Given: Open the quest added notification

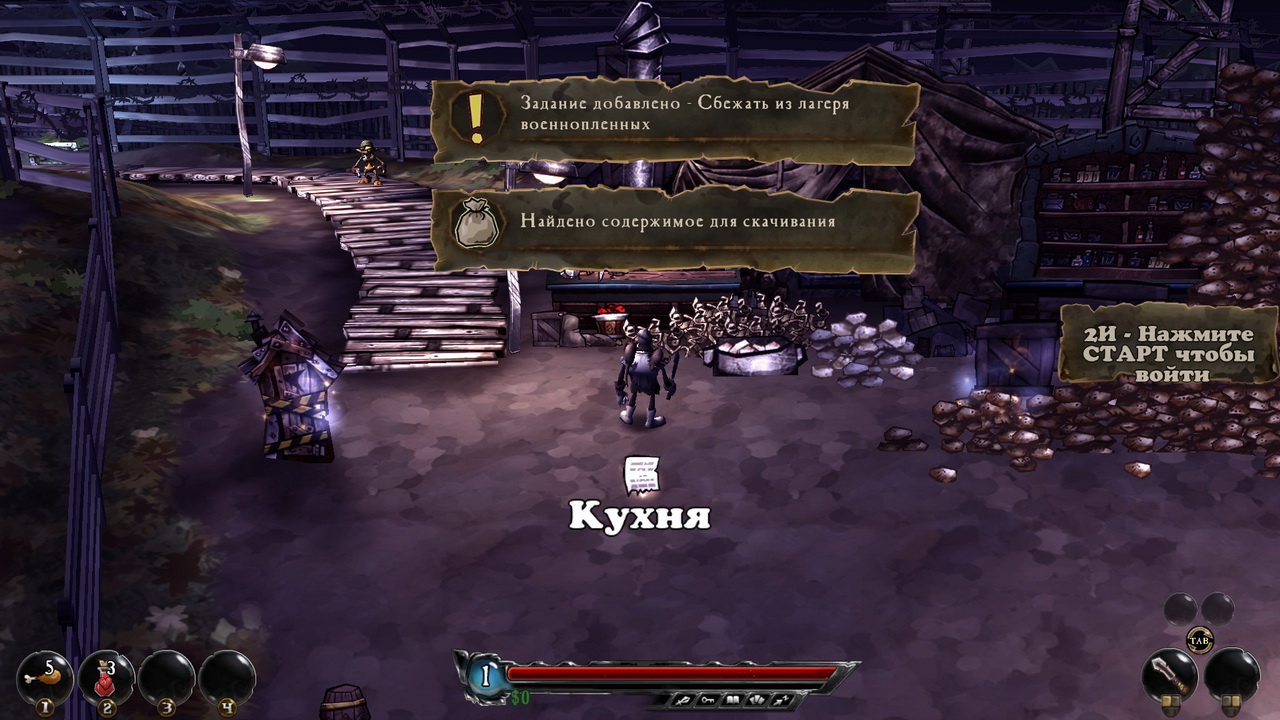Looking at the screenshot, I should coord(675,122).
